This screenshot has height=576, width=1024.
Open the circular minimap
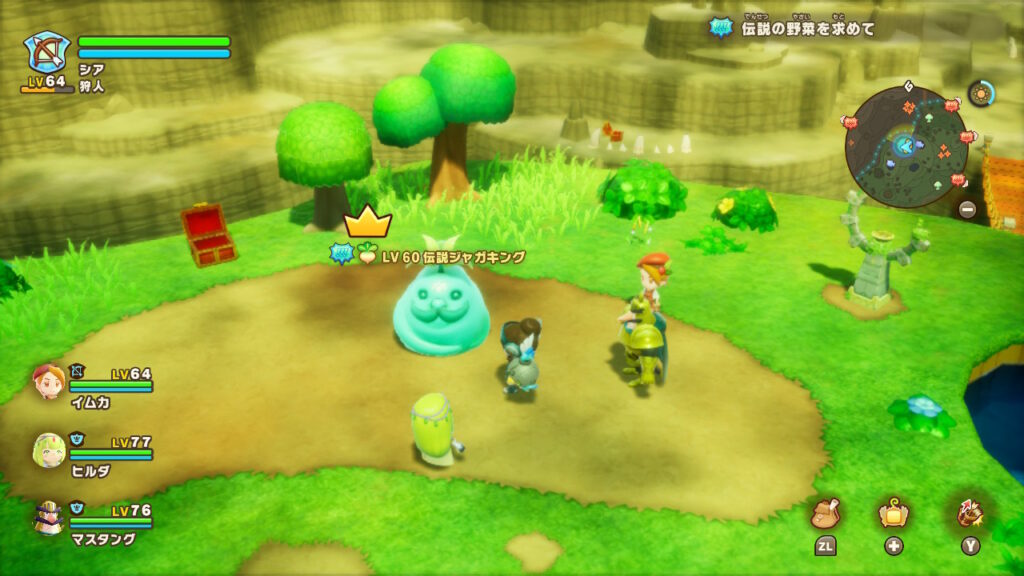point(906,146)
